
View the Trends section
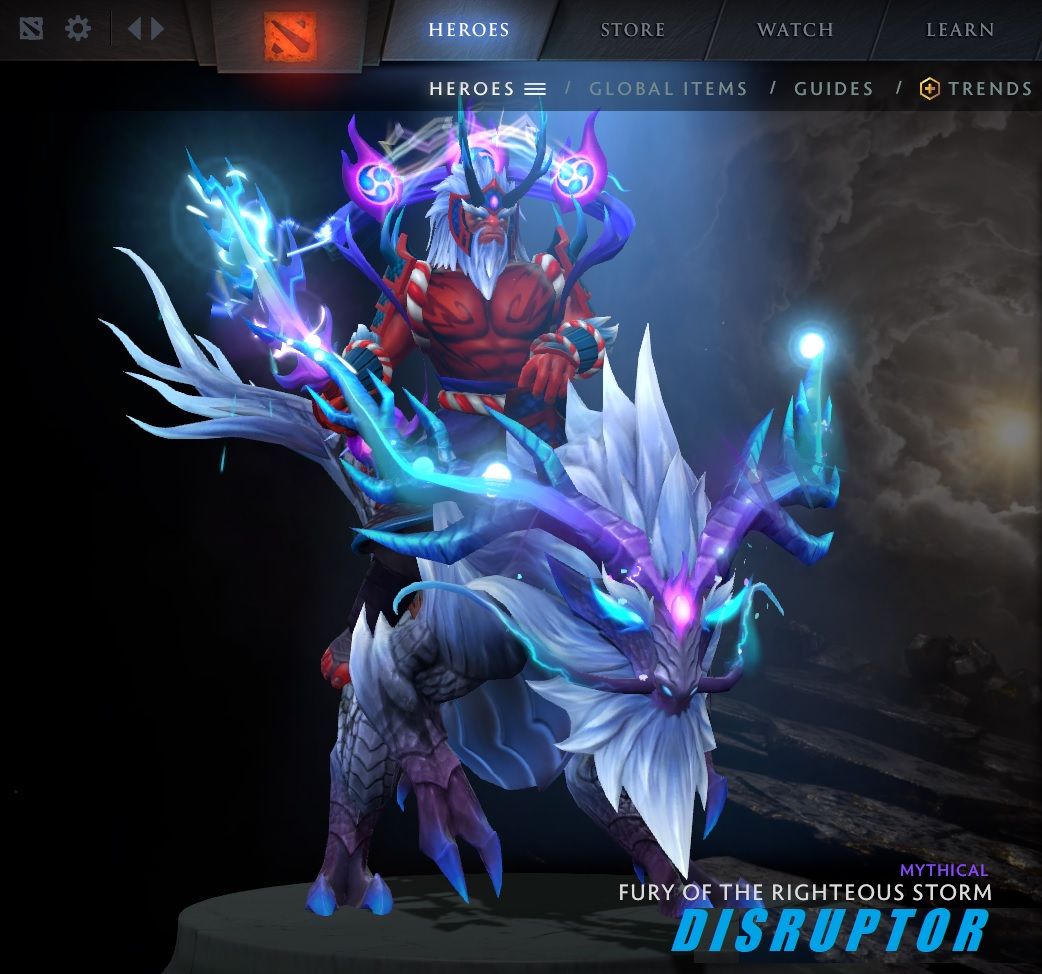[x=977, y=89]
